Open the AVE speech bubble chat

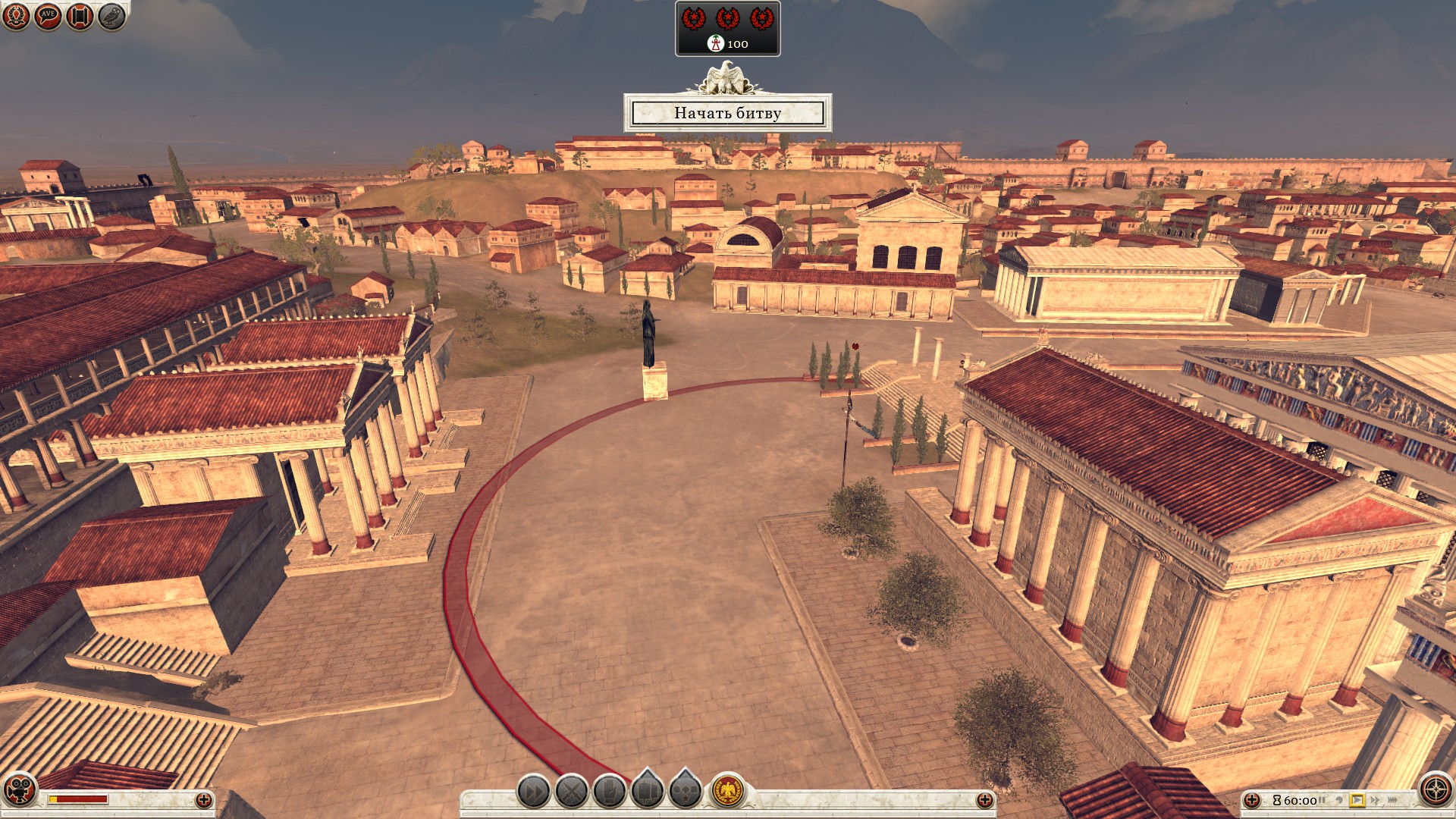[x=48, y=16]
